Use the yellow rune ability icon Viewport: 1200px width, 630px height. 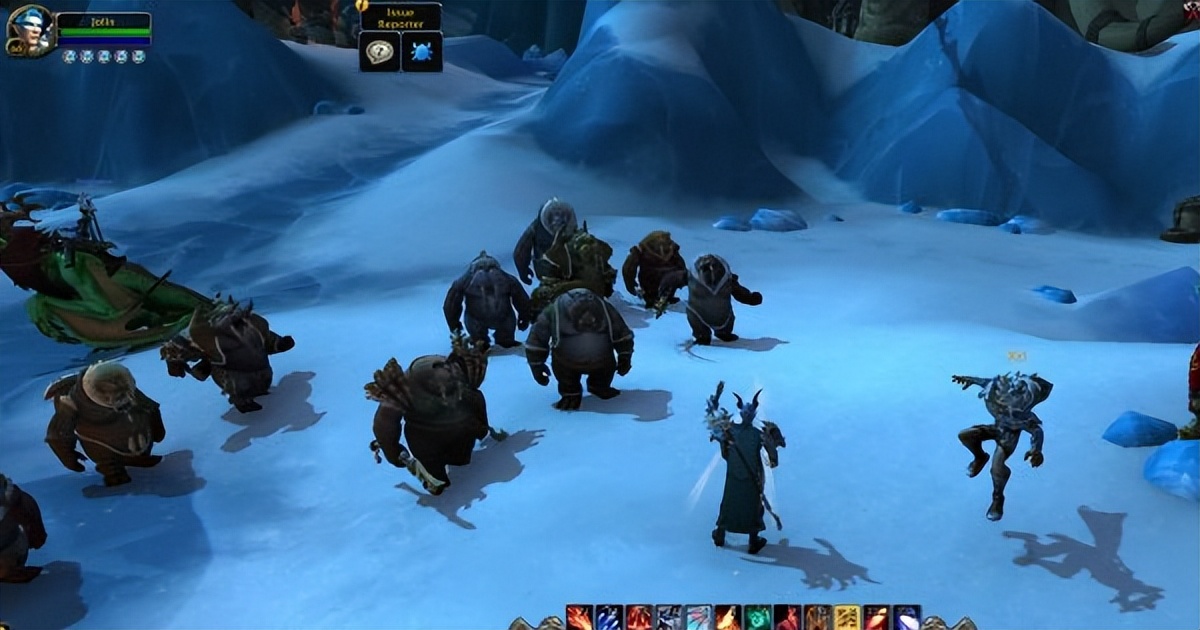pyautogui.click(x=847, y=618)
